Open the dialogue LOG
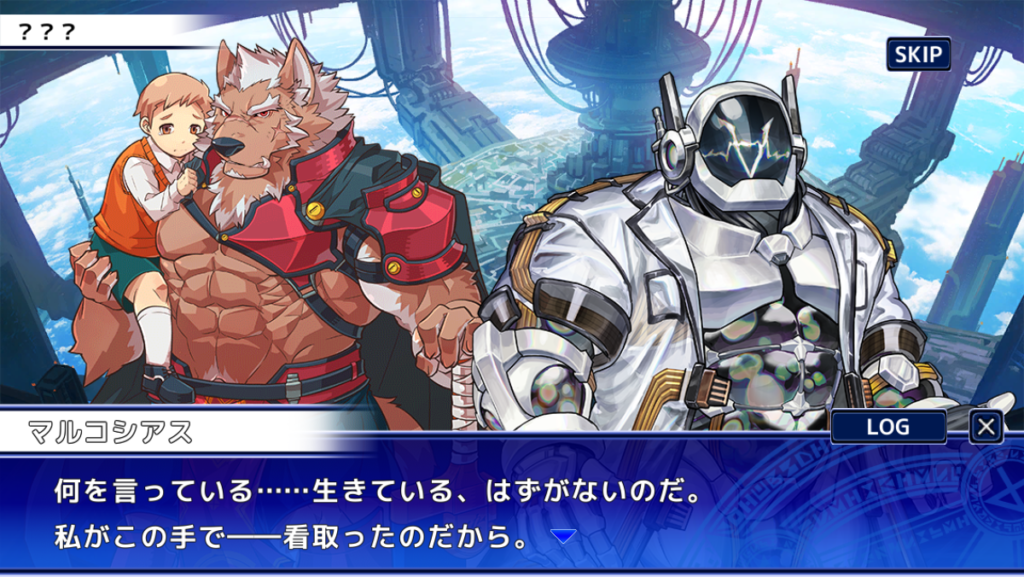 (x=888, y=427)
